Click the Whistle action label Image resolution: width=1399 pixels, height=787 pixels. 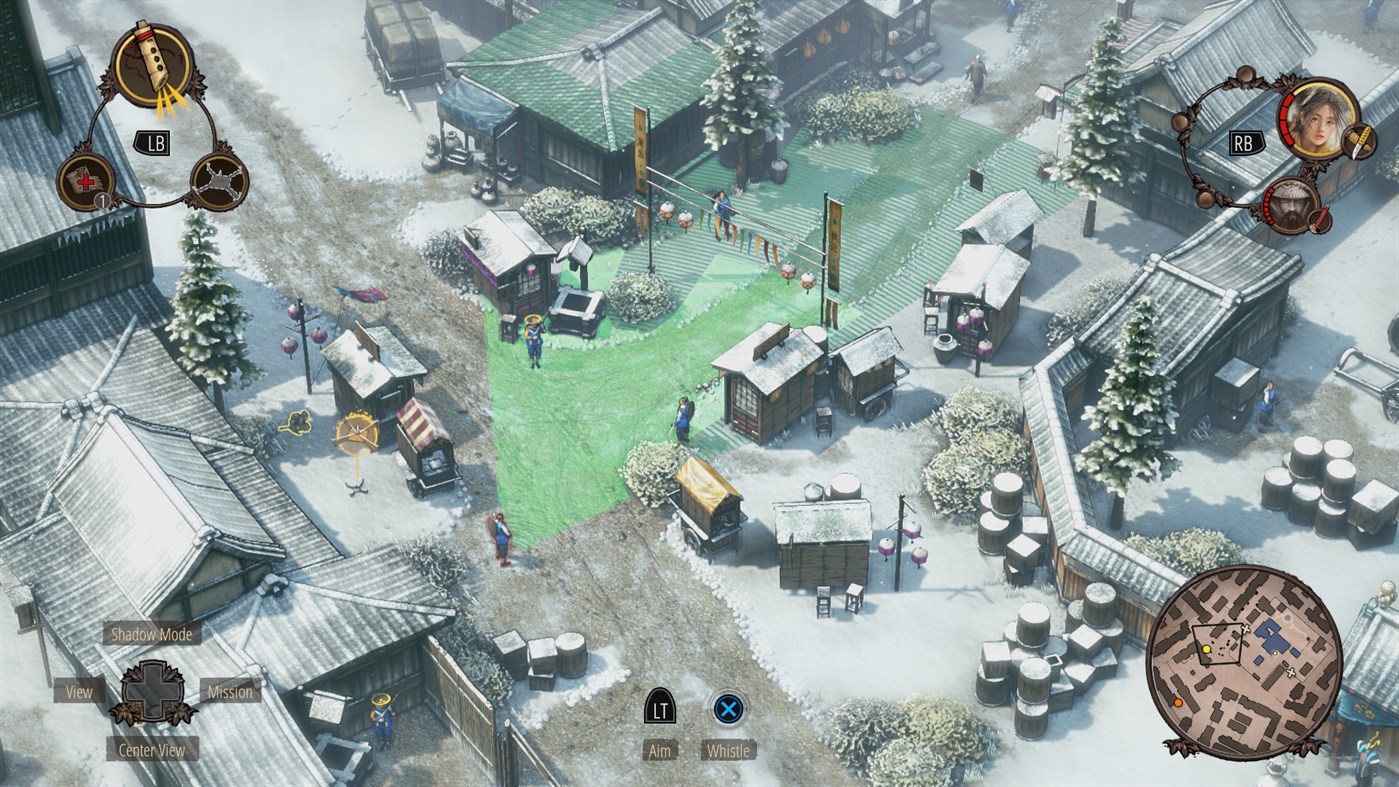click(729, 750)
